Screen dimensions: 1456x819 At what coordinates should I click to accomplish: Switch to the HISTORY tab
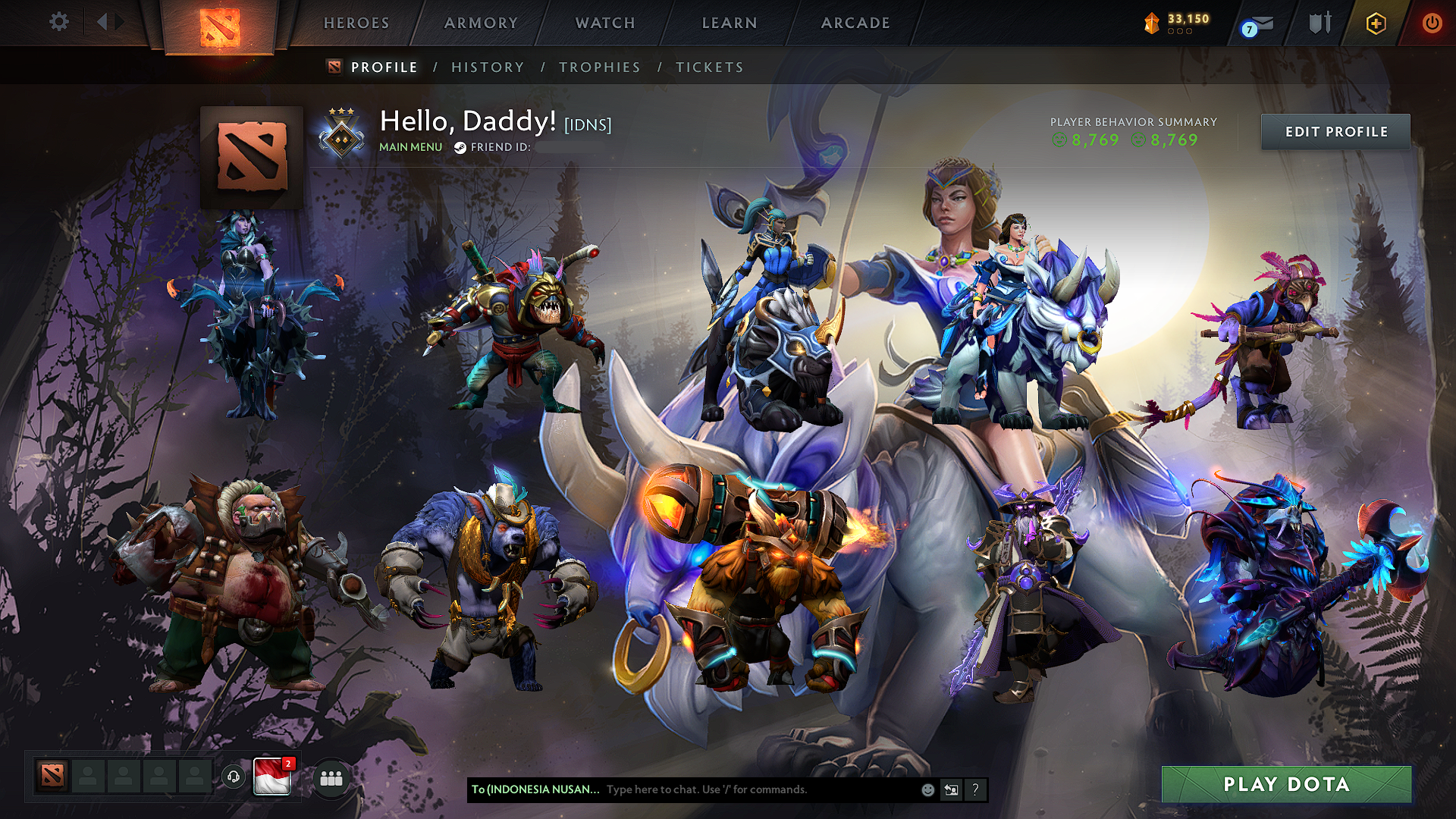[488, 67]
